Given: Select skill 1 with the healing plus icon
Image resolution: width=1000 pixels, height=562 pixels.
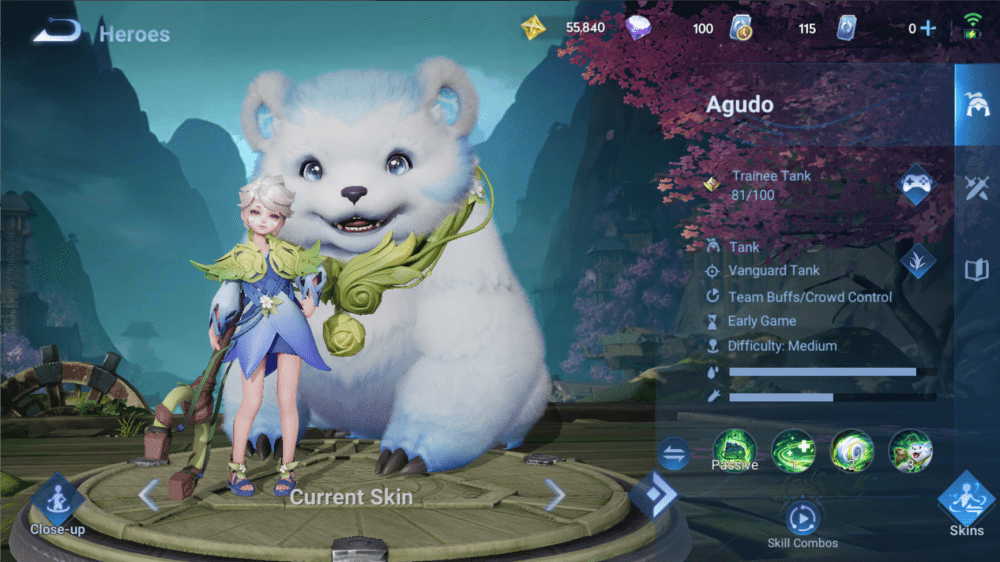Looking at the screenshot, I should (793, 451).
